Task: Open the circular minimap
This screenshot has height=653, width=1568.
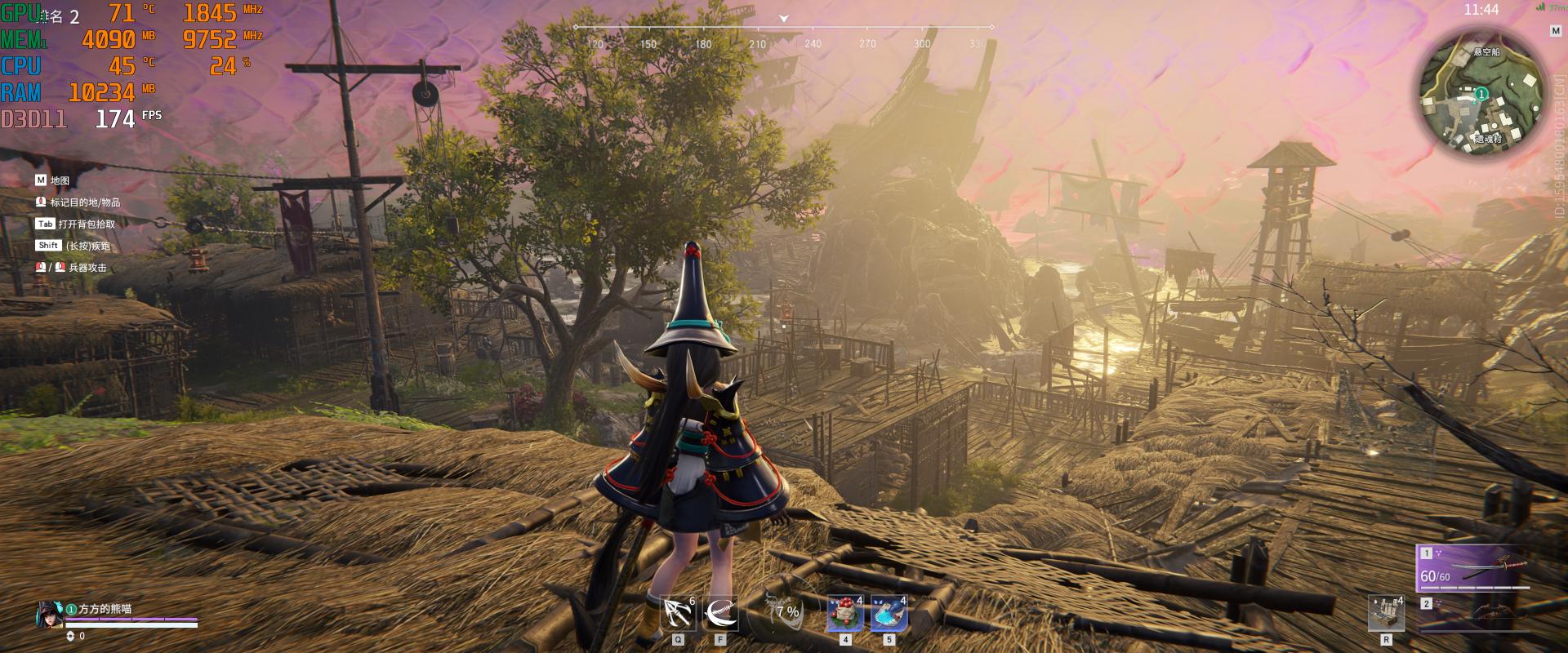Action: pos(1483,94)
